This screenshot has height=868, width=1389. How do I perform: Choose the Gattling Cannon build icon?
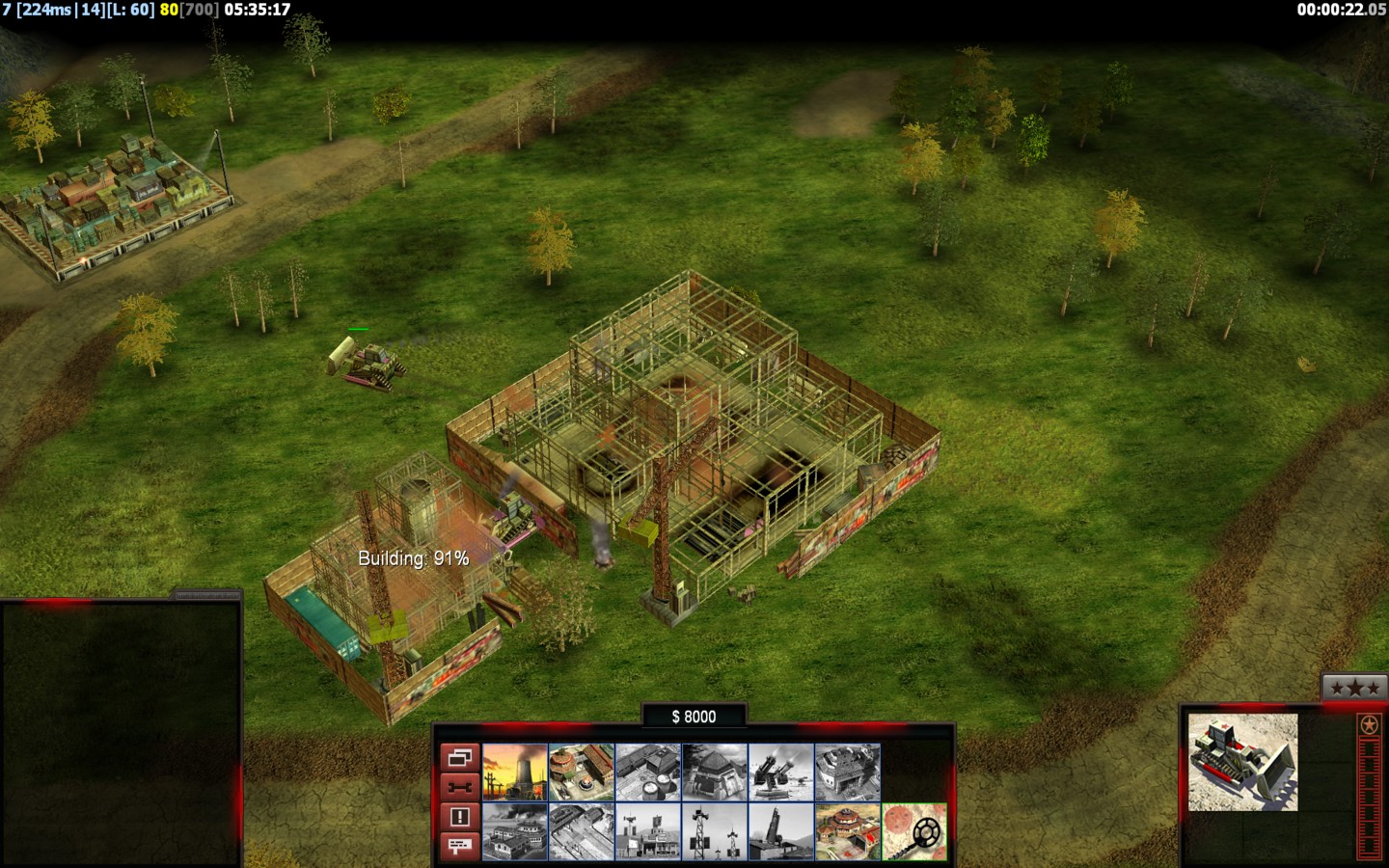tap(781, 772)
